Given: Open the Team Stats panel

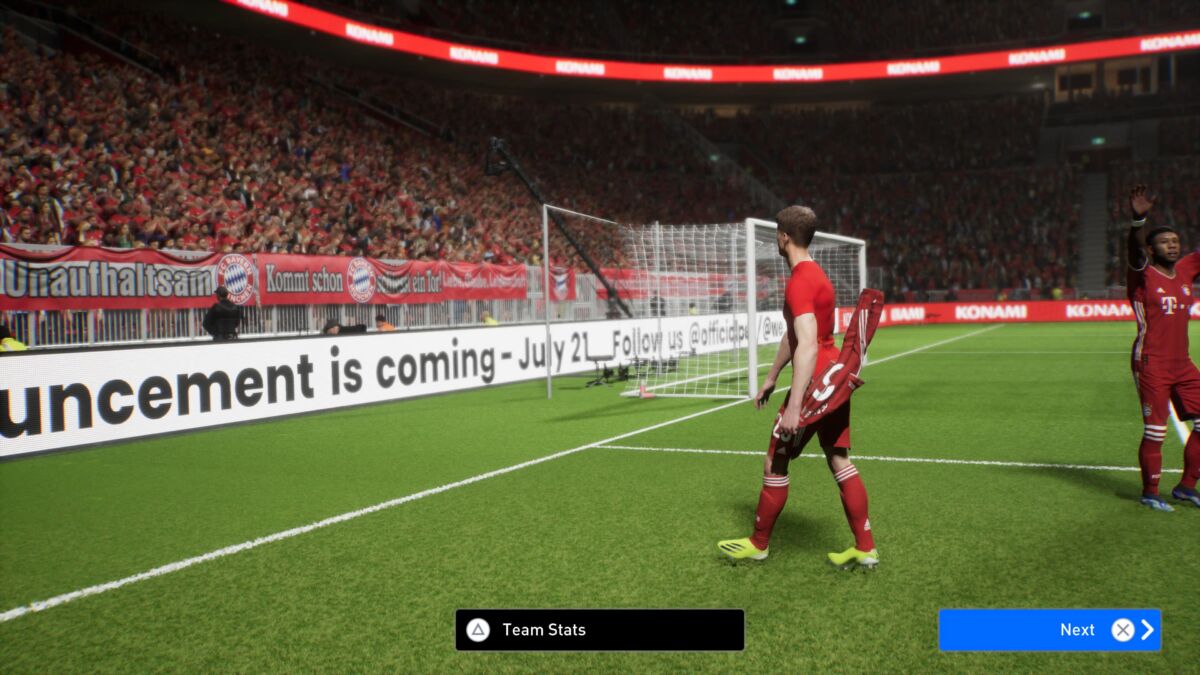Looking at the screenshot, I should [x=599, y=630].
